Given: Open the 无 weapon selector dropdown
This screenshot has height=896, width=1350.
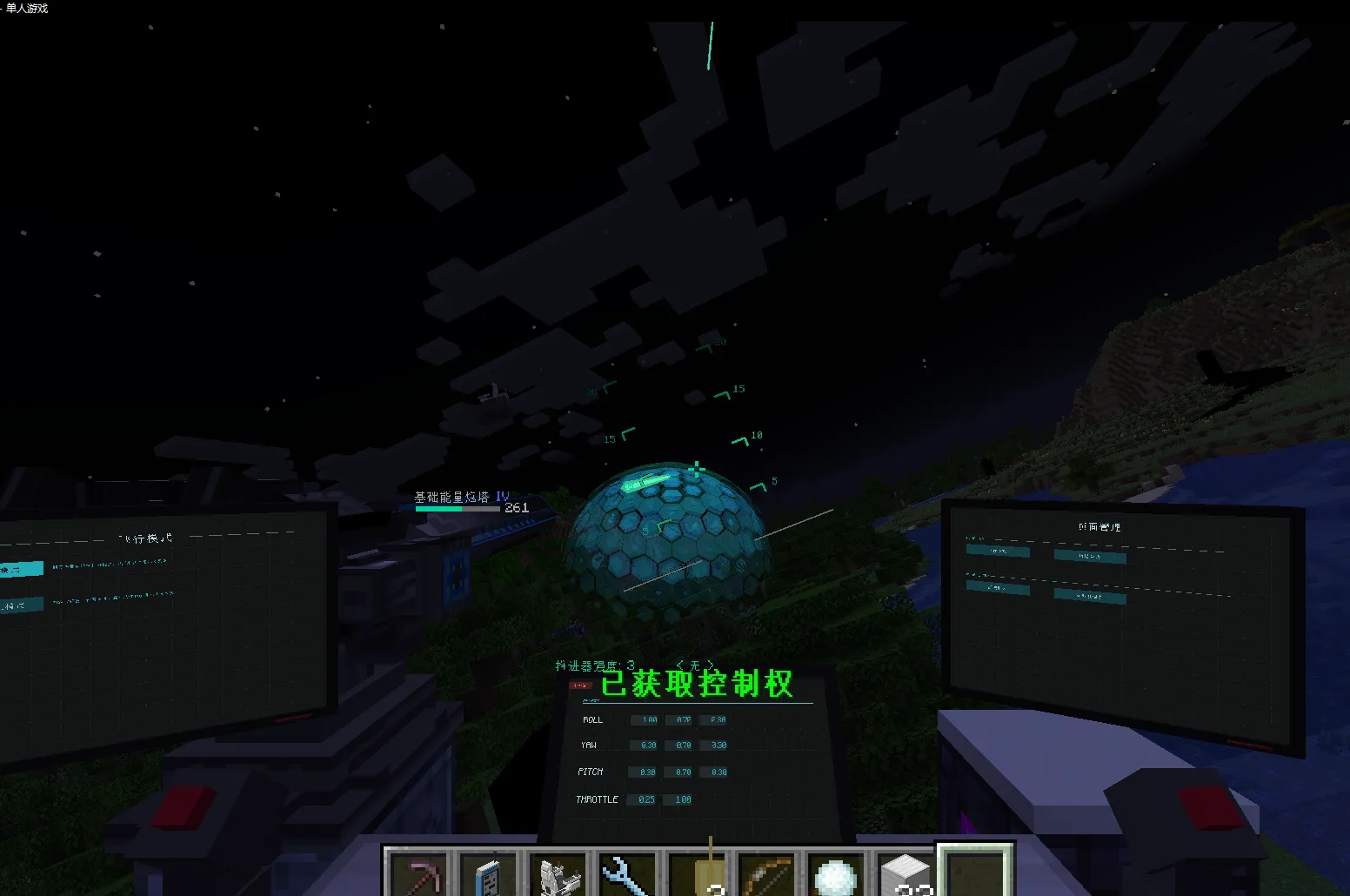Looking at the screenshot, I should (x=693, y=664).
